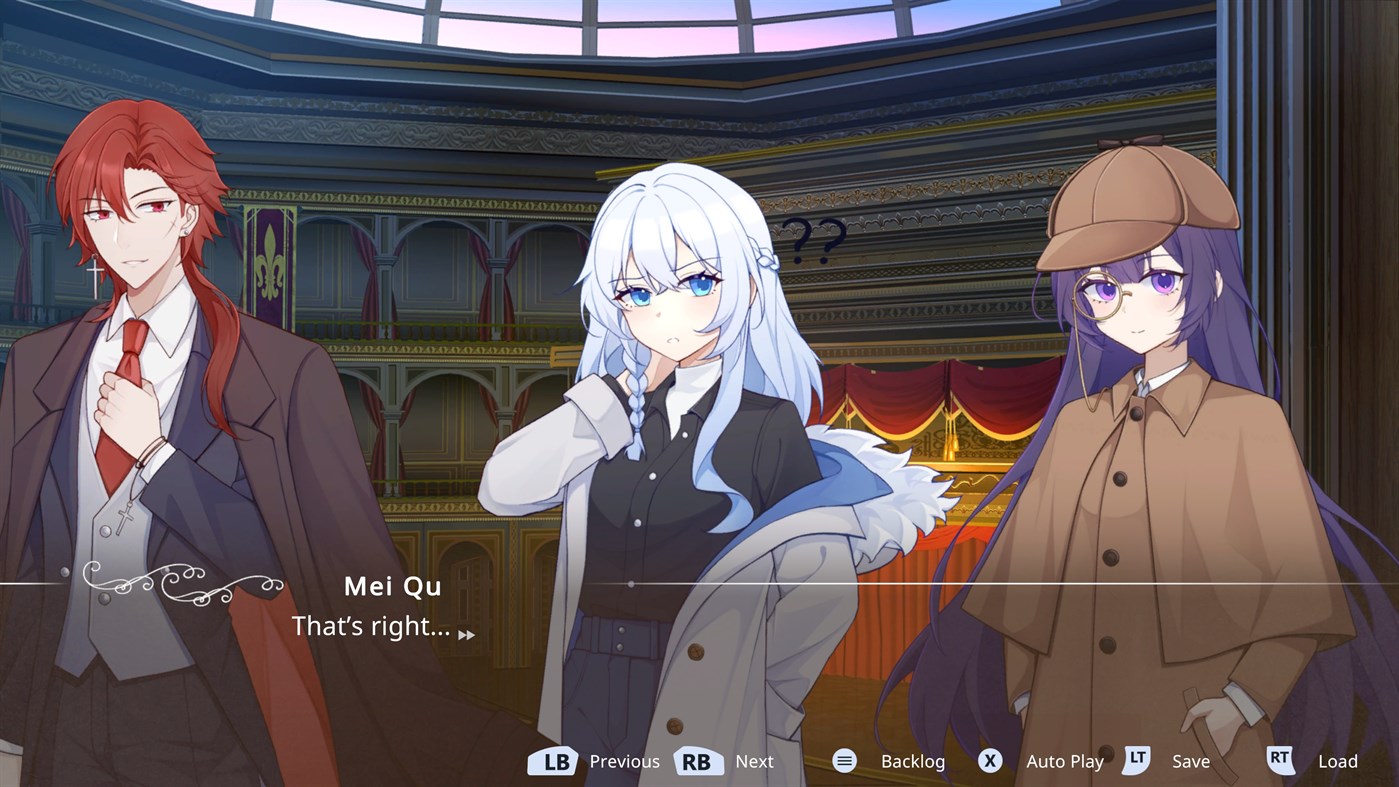Select the Auto Play label
Screen dimensions: 1399x787
[1064, 761]
